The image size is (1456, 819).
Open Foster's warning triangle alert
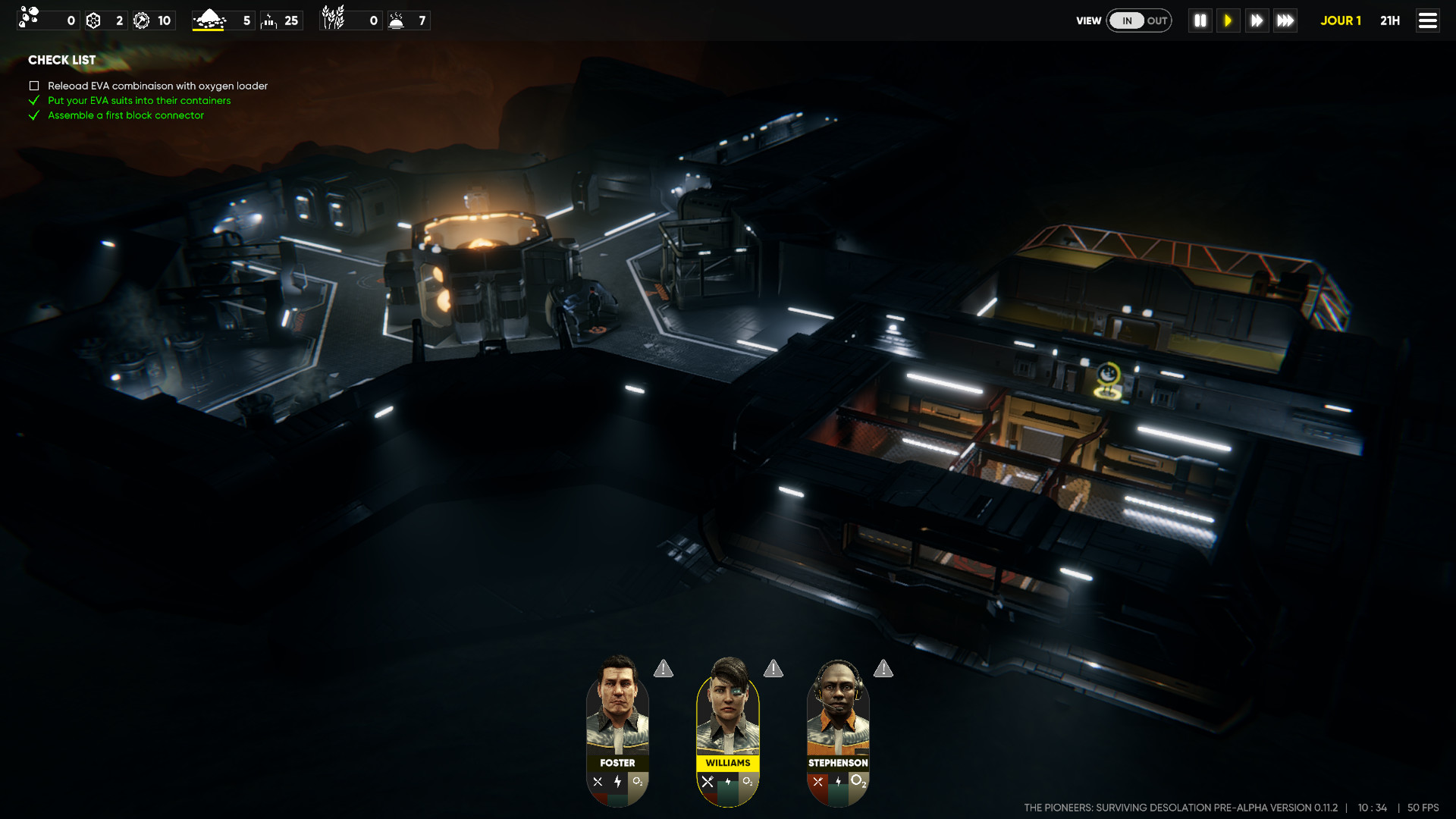pos(664,669)
